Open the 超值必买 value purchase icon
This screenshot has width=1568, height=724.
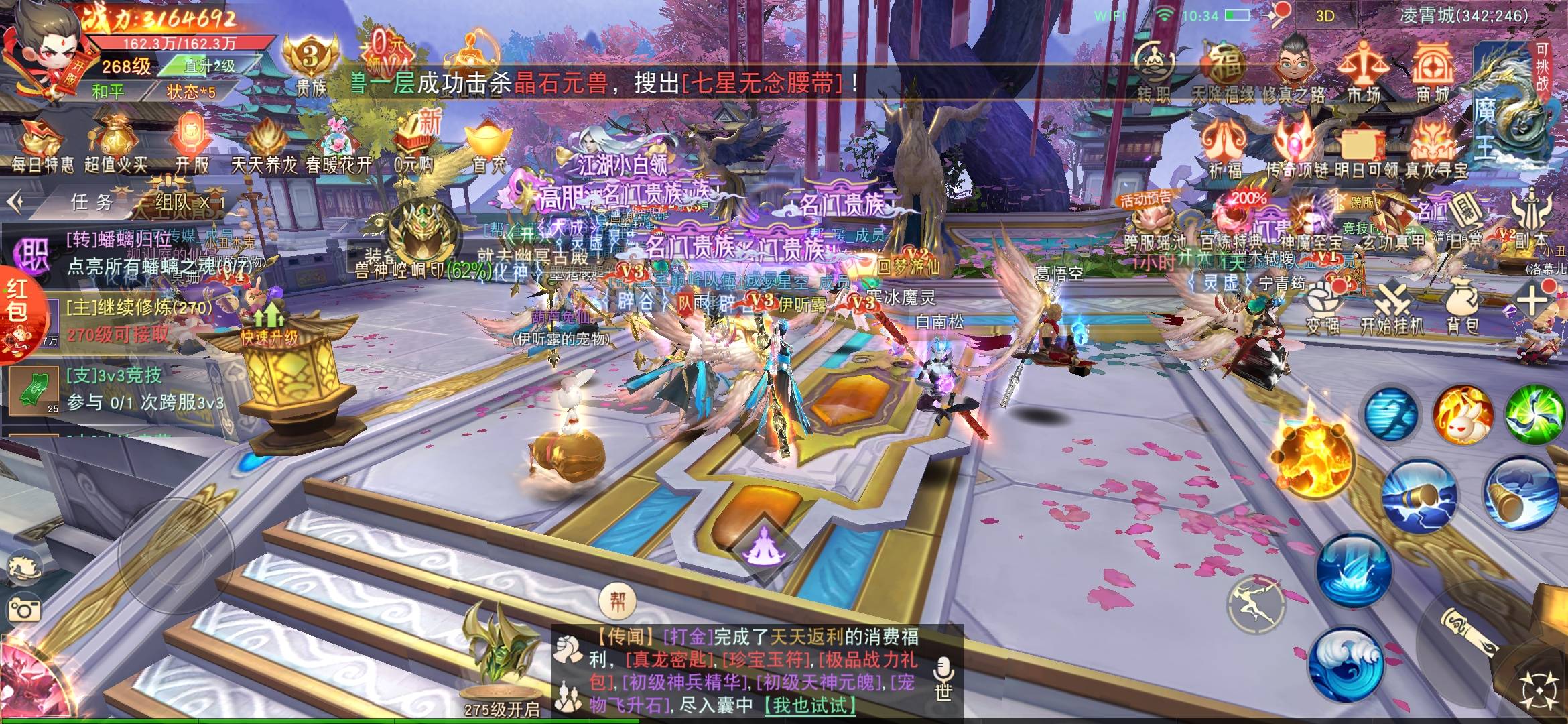click(x=115, y=144)
